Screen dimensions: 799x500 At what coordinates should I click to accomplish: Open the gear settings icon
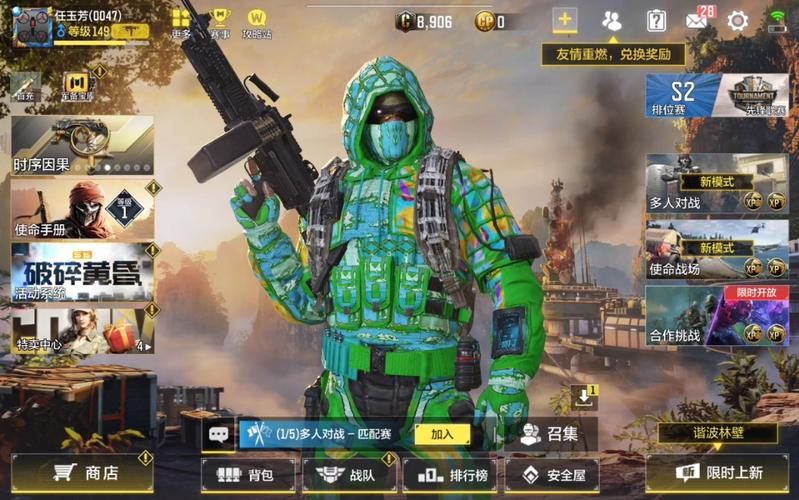tap(737, 20)
